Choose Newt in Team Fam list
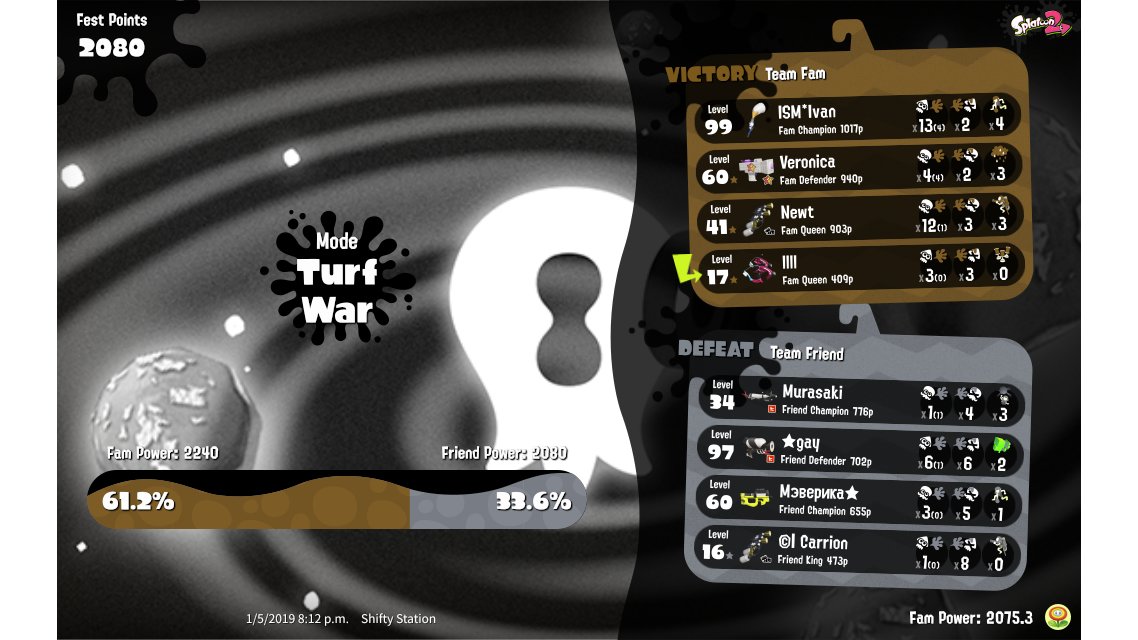This screenshot has height=640, width=1138. [860, 218]
